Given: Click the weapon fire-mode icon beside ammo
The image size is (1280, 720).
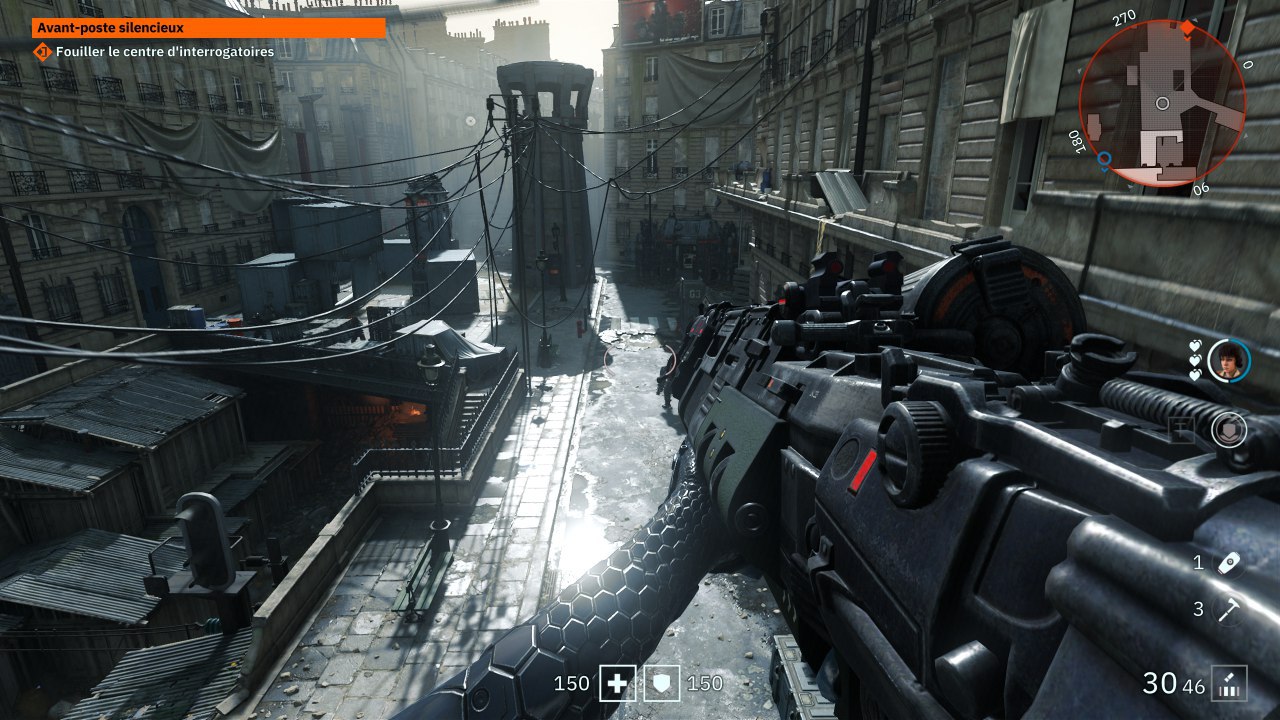Looking at the screenshot, I should 1229,684.
